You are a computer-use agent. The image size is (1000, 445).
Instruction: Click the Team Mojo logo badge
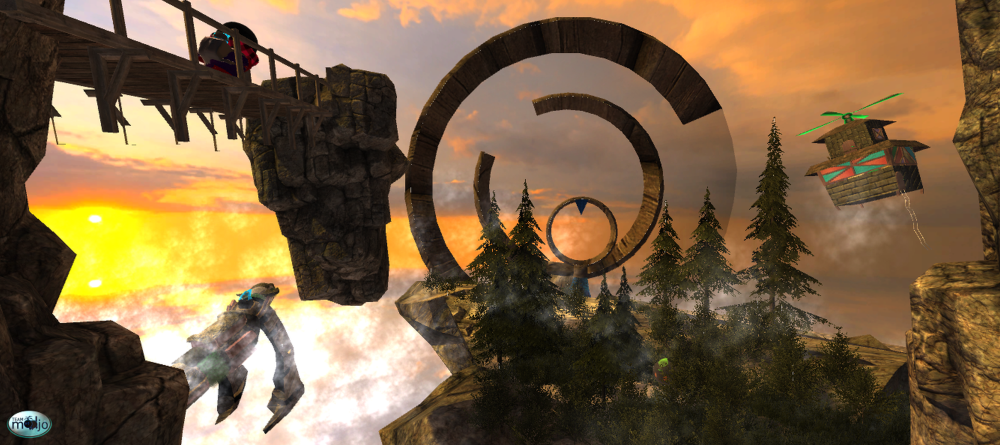tap(28, 424)
